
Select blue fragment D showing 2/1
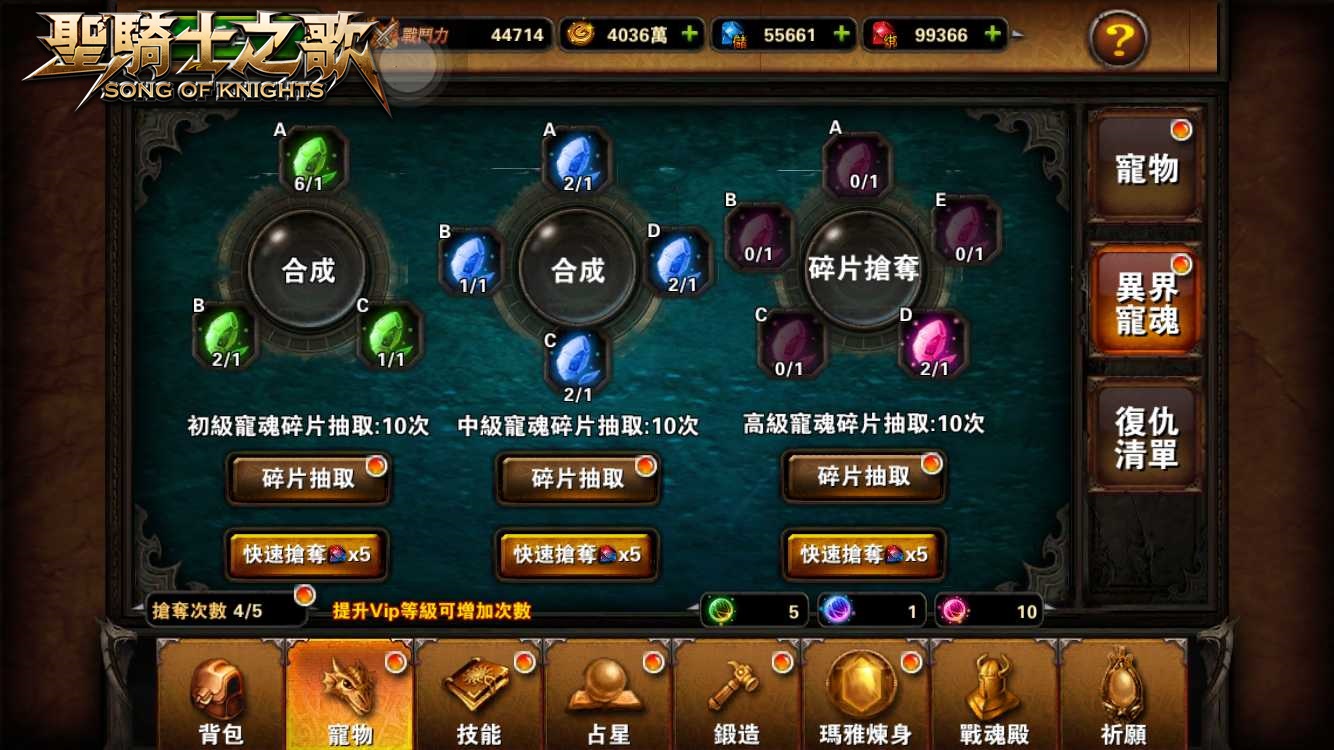click(x=679, y=262)
